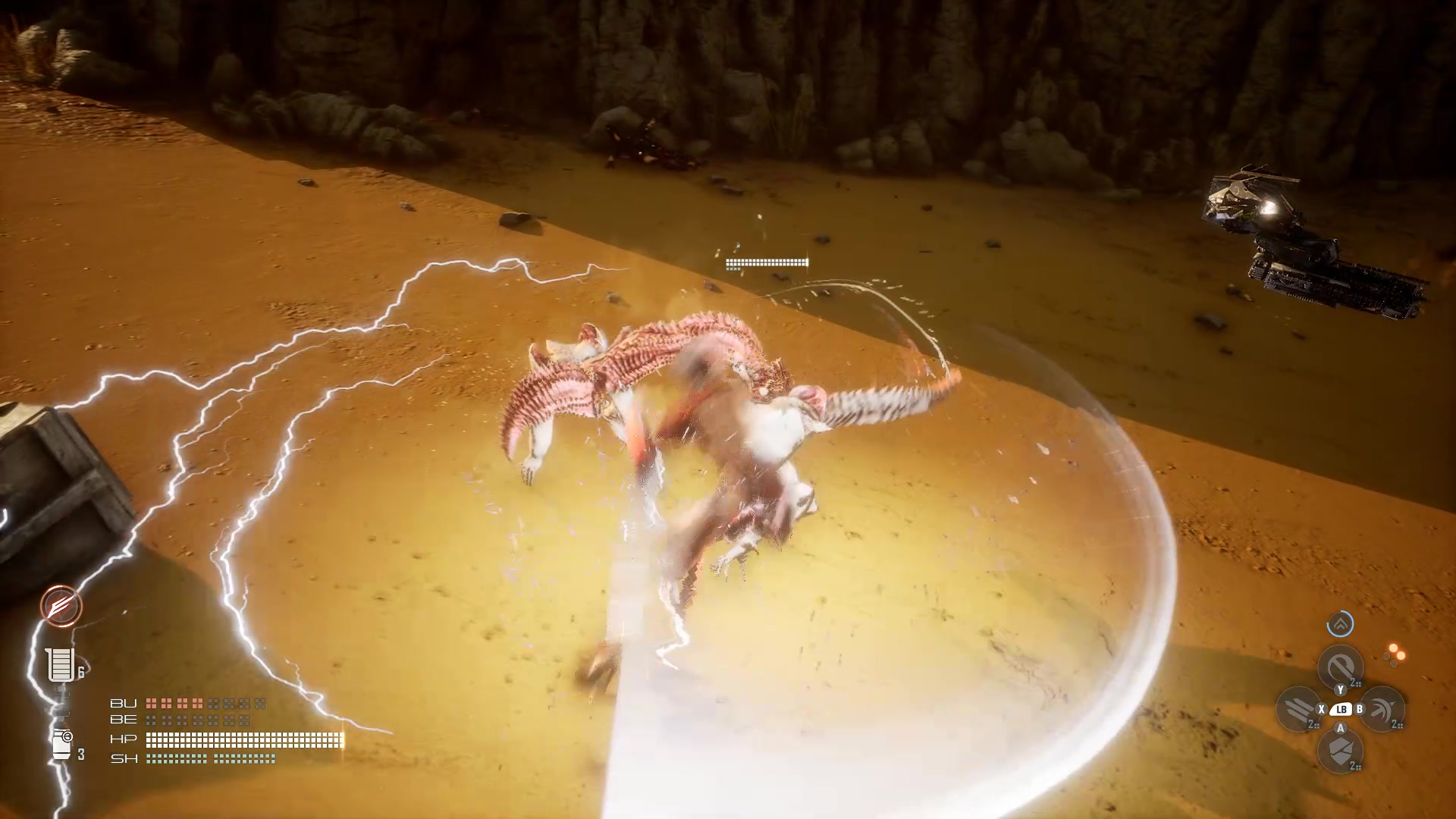Activate the shield ability below A

click(1340, 750)
